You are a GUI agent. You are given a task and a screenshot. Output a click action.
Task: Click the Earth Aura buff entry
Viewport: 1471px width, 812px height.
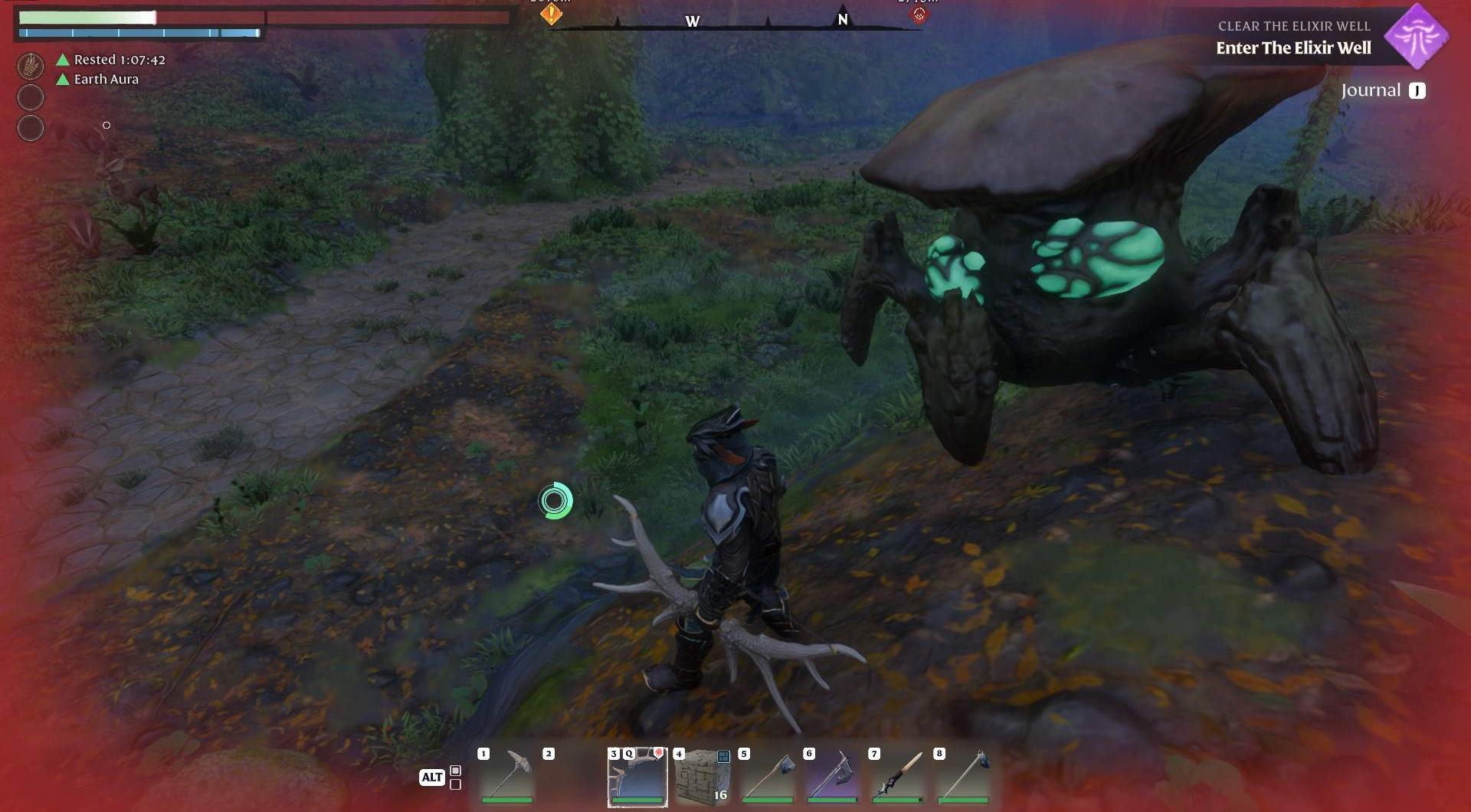[x=106, y=79]
